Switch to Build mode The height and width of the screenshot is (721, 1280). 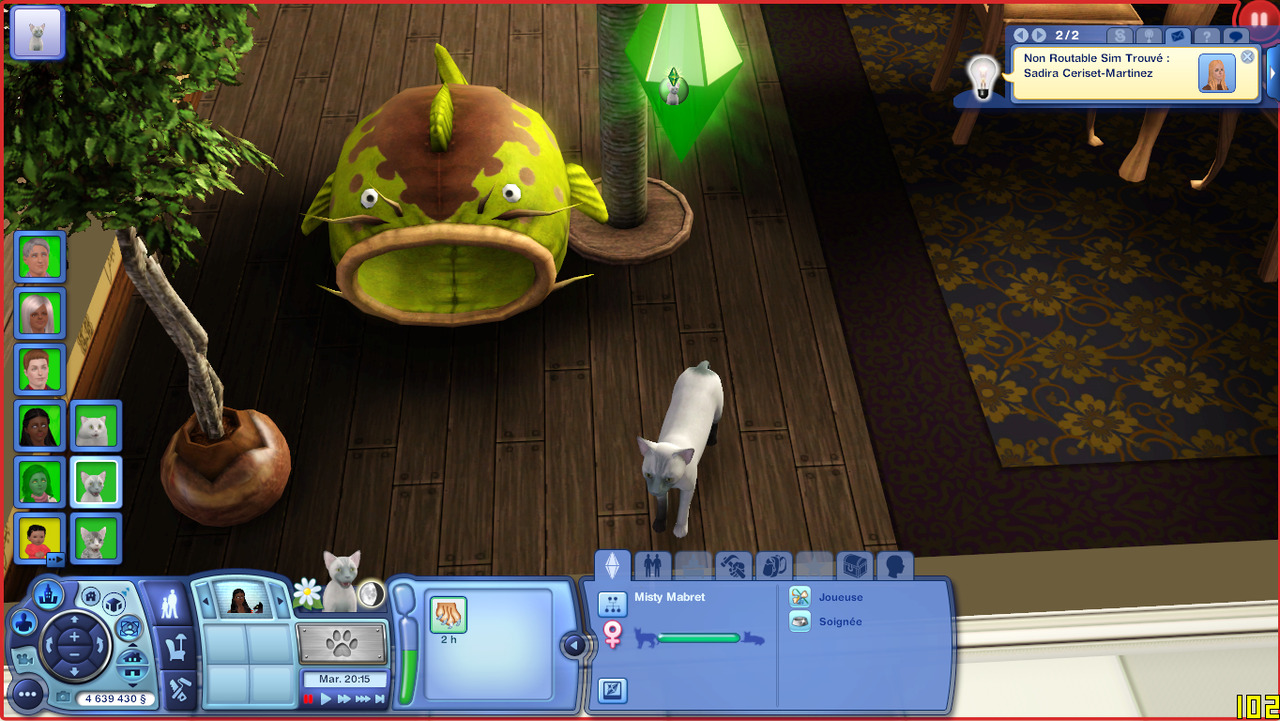179,689
